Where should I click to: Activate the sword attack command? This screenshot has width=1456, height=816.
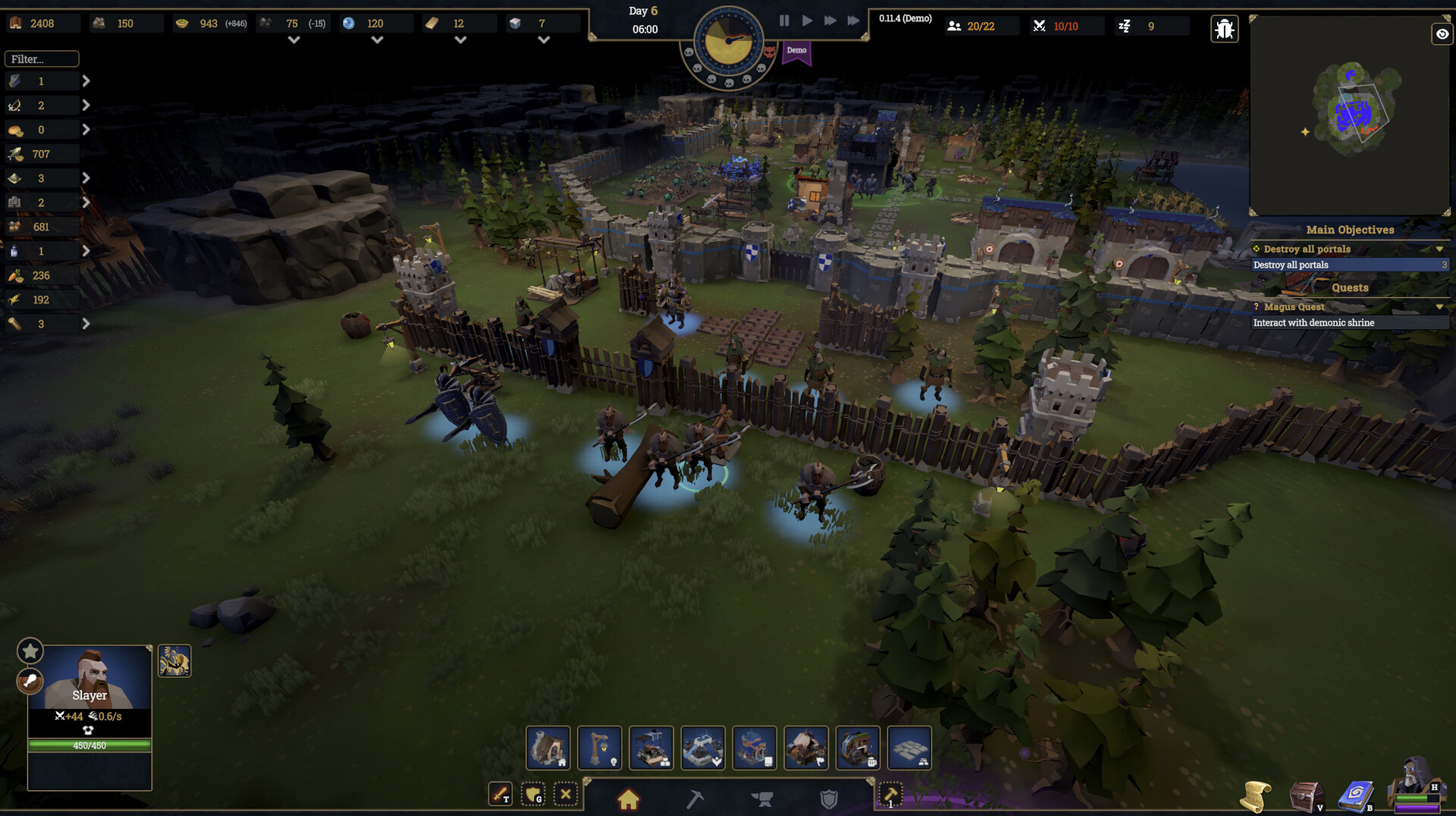point(500,795)
